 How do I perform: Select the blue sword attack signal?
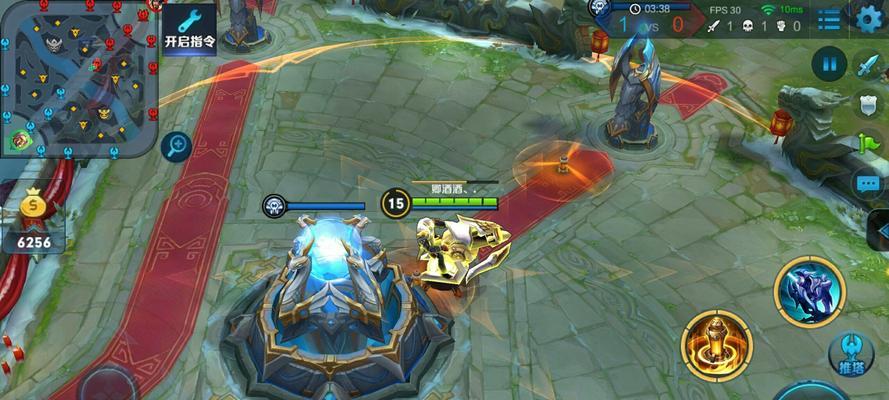[x=867, y=66]
